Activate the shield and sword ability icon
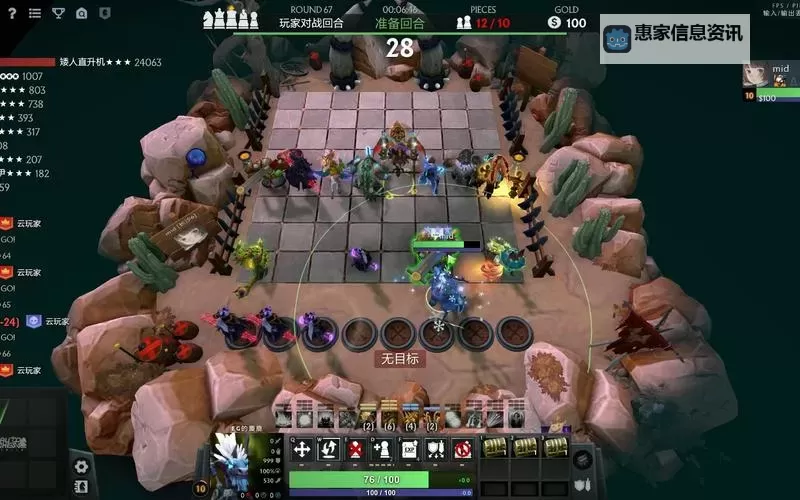The height and width of the screenshot is (500, 800). [434, 449]
